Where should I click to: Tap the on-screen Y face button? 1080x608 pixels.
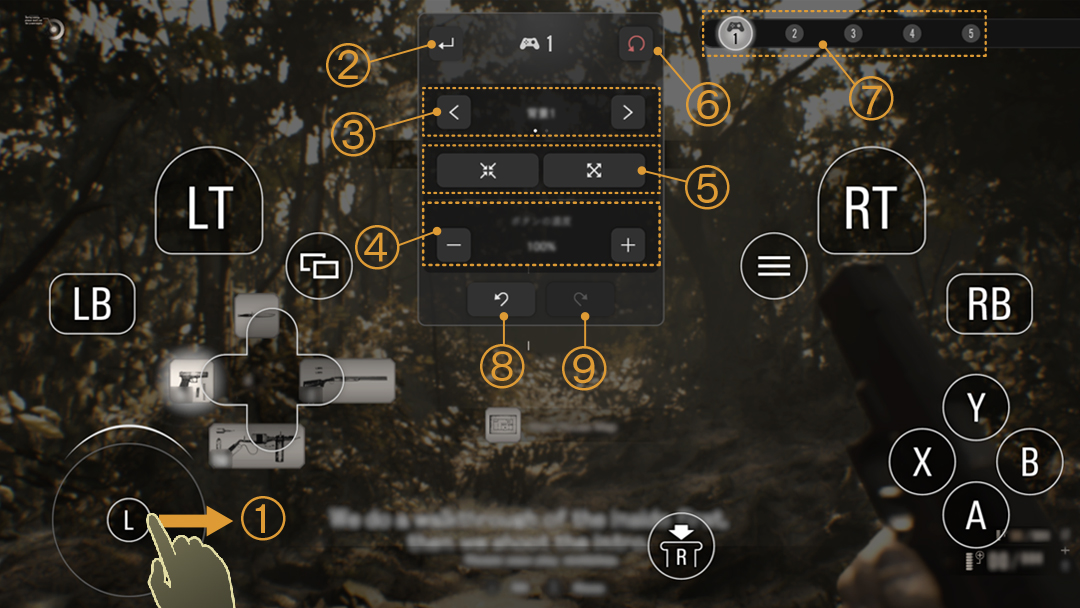[x=976, y=407]
